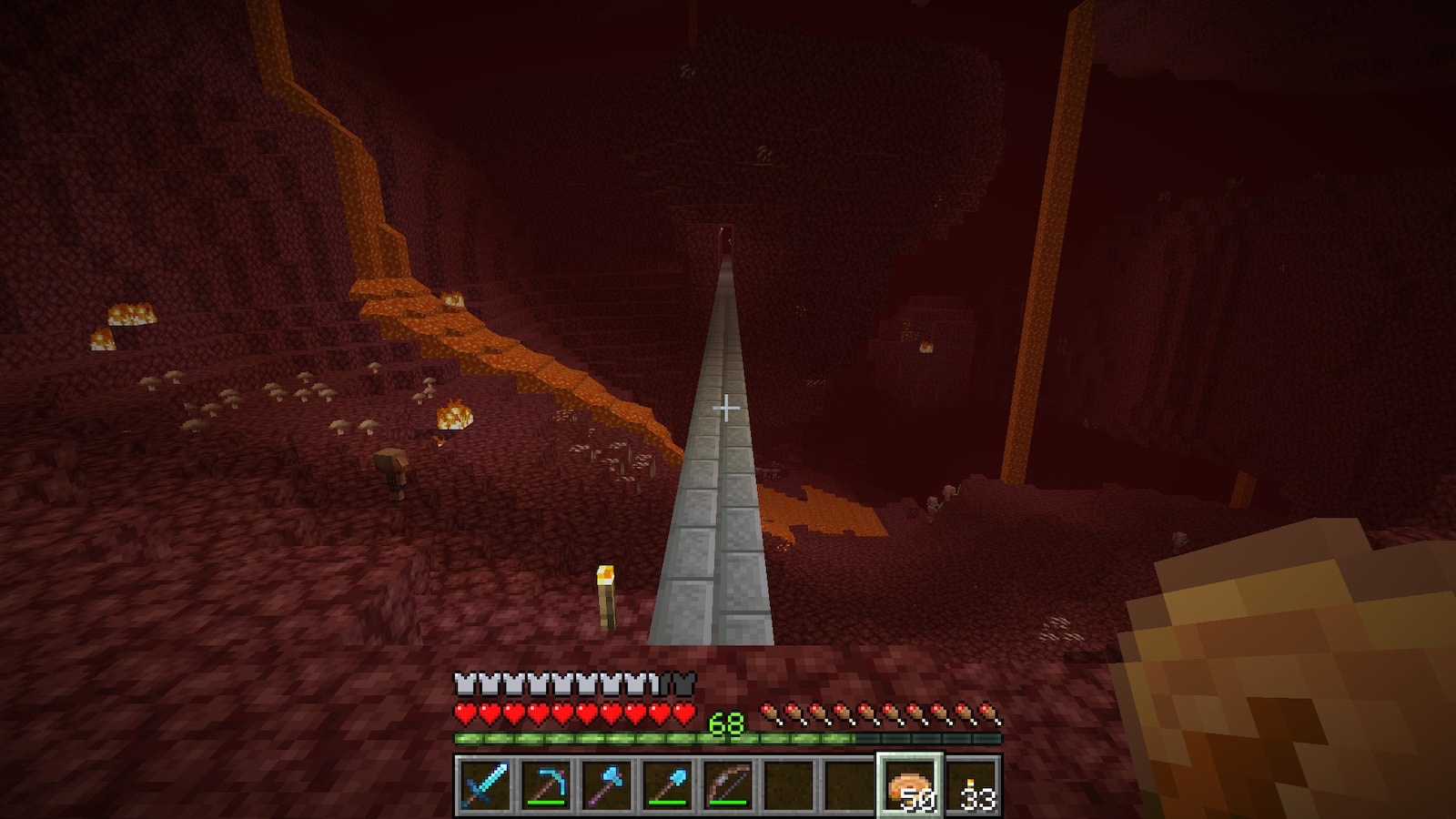Select the diamond pickaxe hotbar slot

pyautogui.click(x=546, y=784)
